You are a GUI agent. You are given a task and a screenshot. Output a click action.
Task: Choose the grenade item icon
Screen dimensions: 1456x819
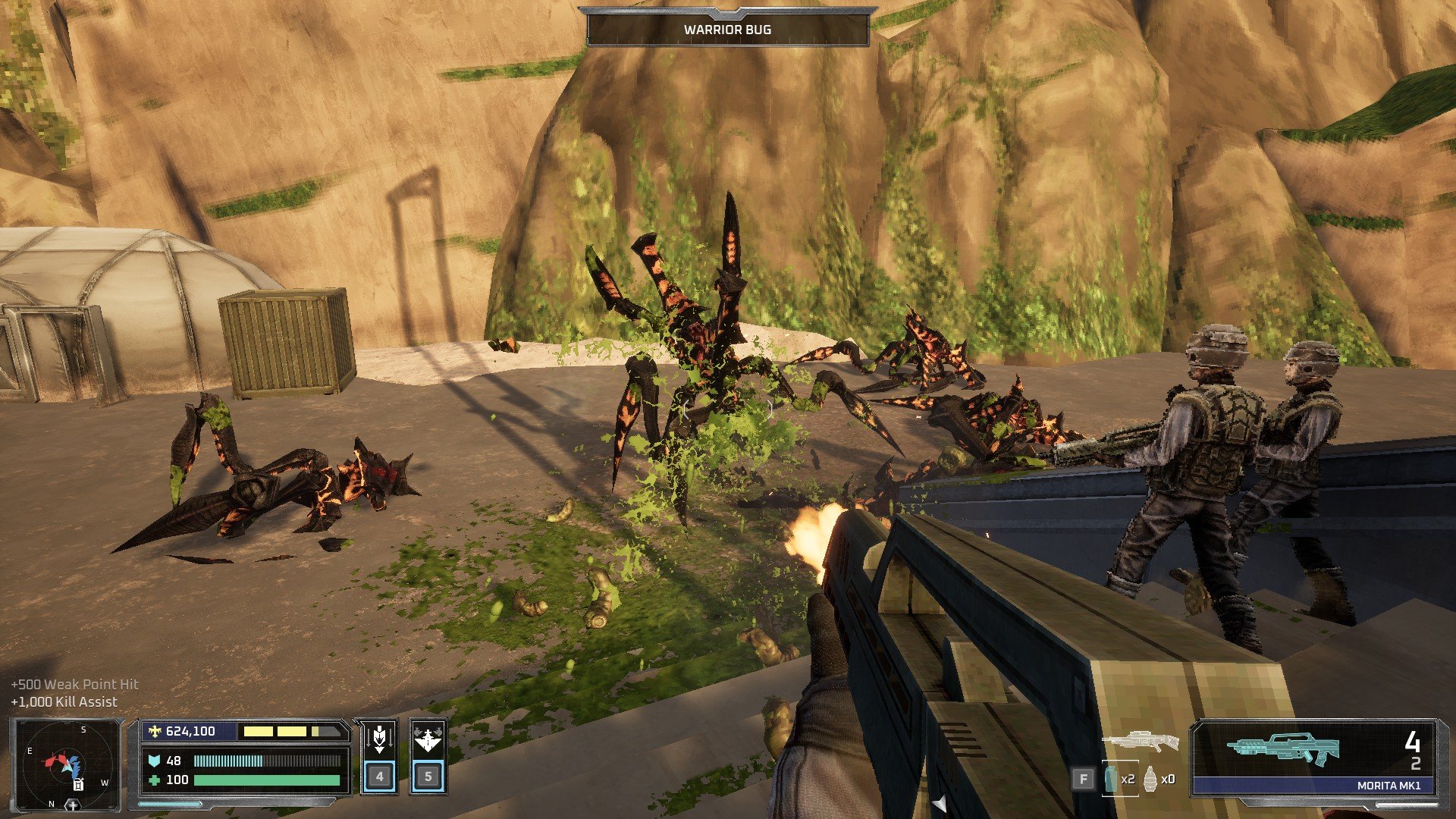click(x=1151, y=779)
